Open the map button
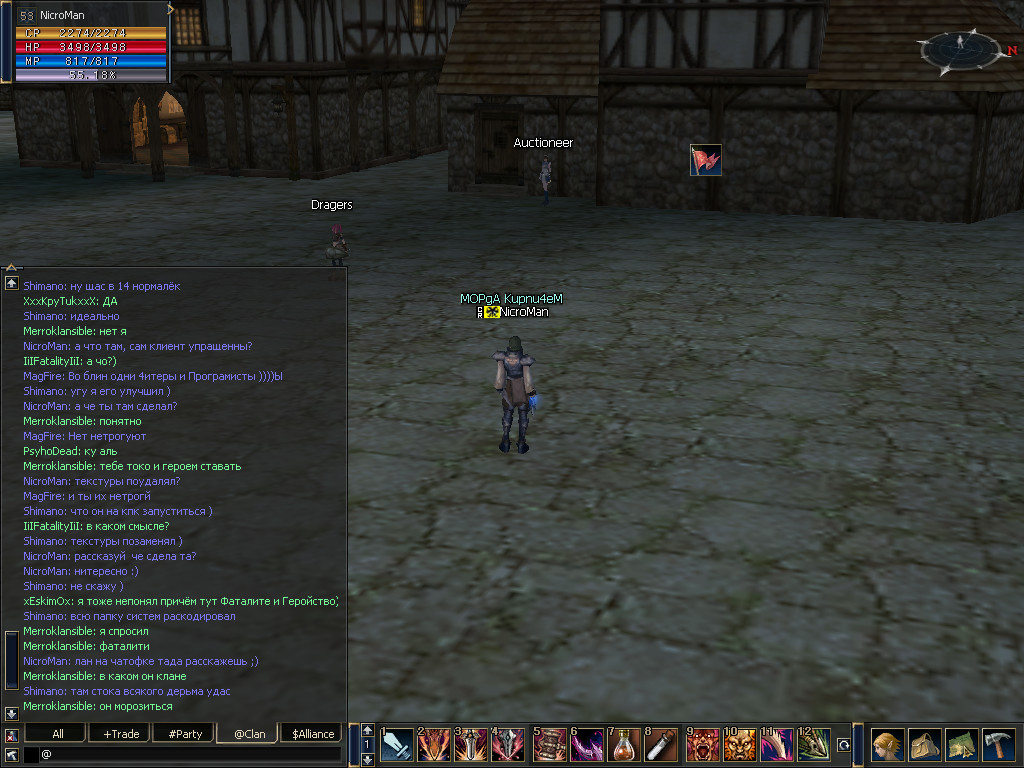 point(961,745)
